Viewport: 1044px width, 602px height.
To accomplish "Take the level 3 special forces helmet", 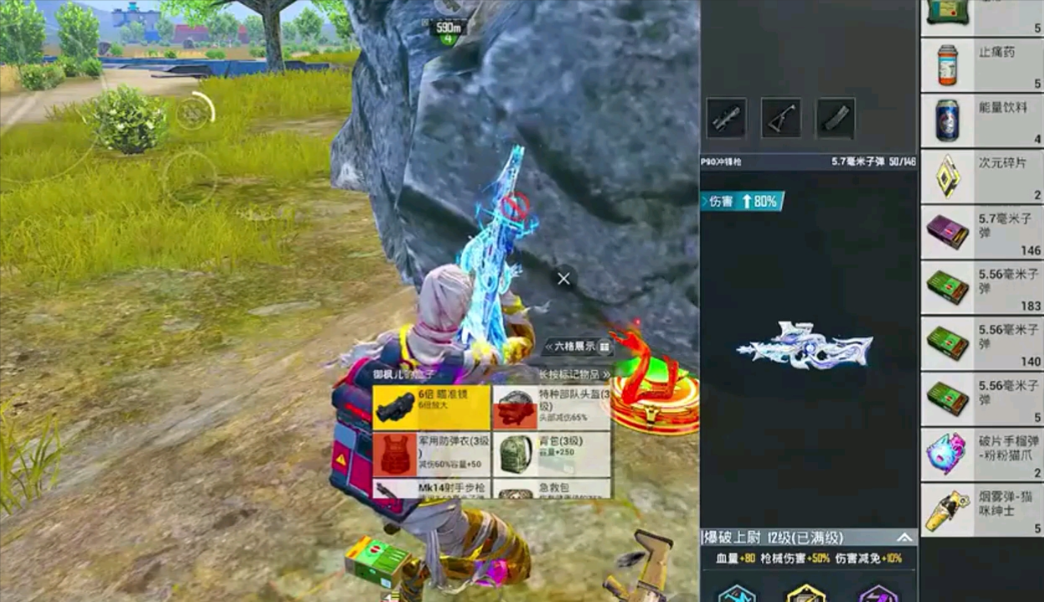I will pos(551,408).
